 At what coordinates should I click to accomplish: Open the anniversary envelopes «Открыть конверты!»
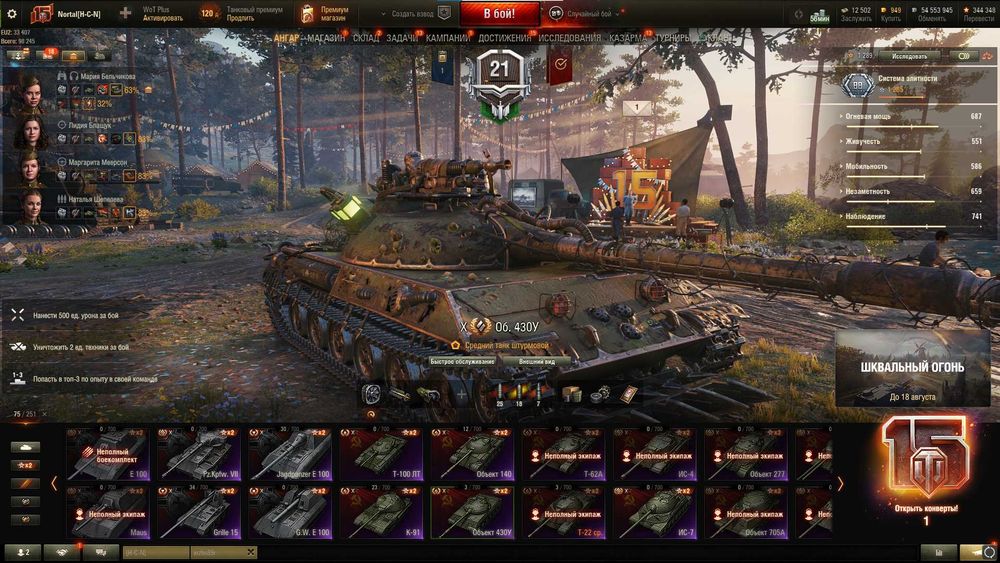(925, 470)
